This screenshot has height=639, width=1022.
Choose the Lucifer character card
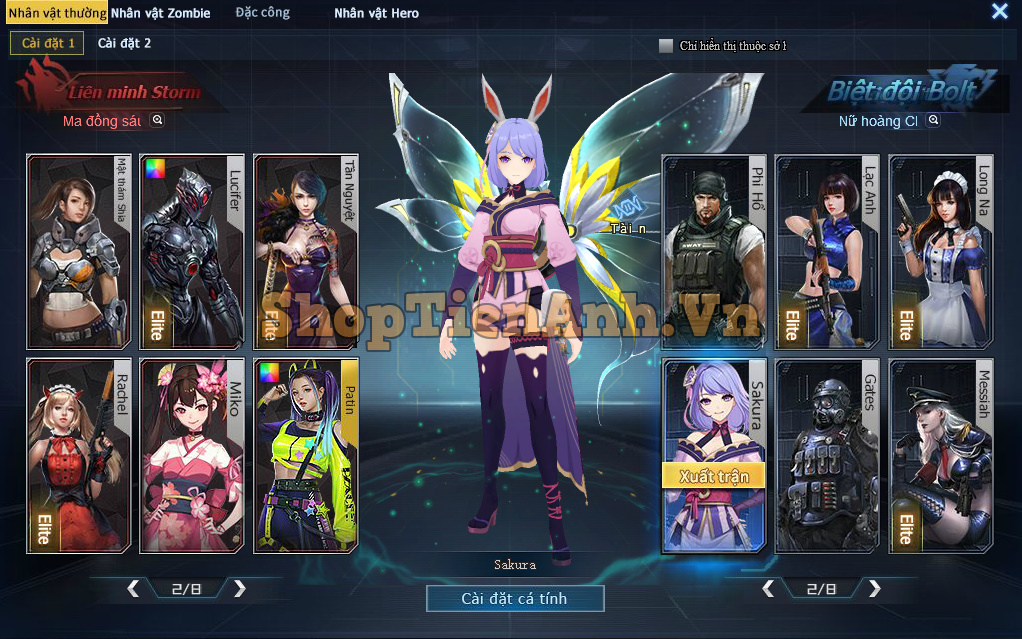click(x=193, y=250)
